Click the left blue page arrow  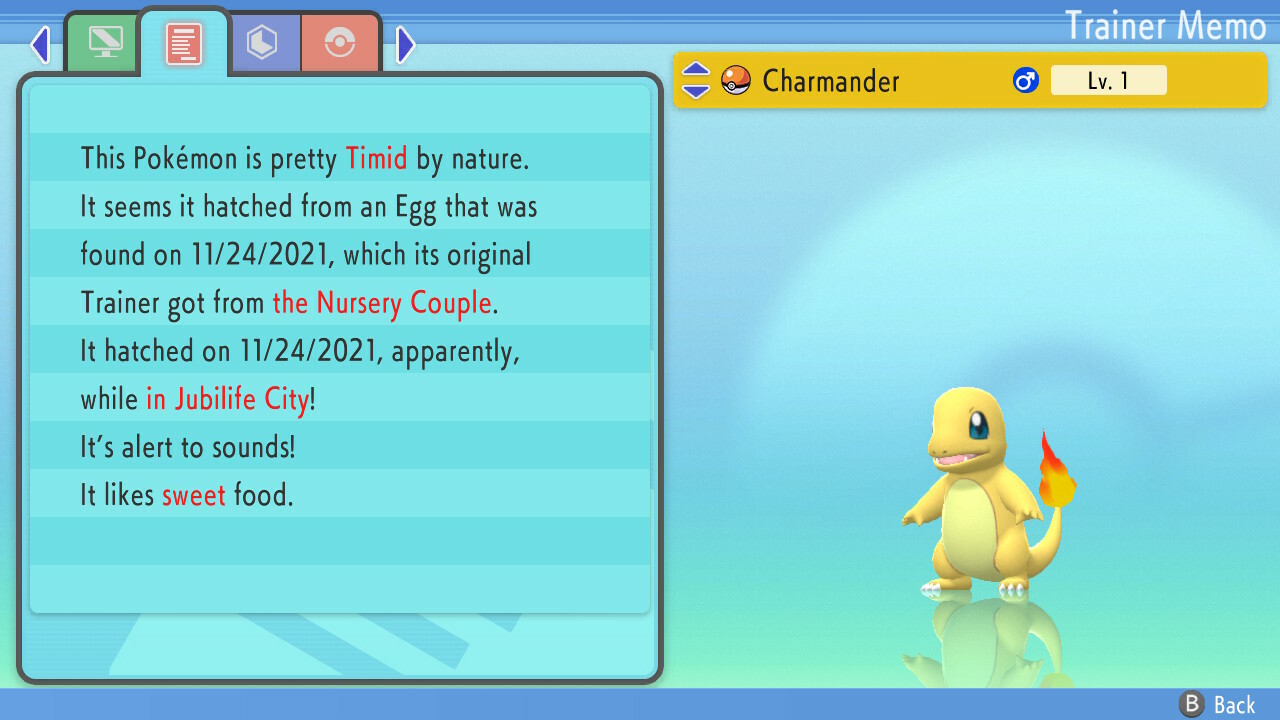39,44
